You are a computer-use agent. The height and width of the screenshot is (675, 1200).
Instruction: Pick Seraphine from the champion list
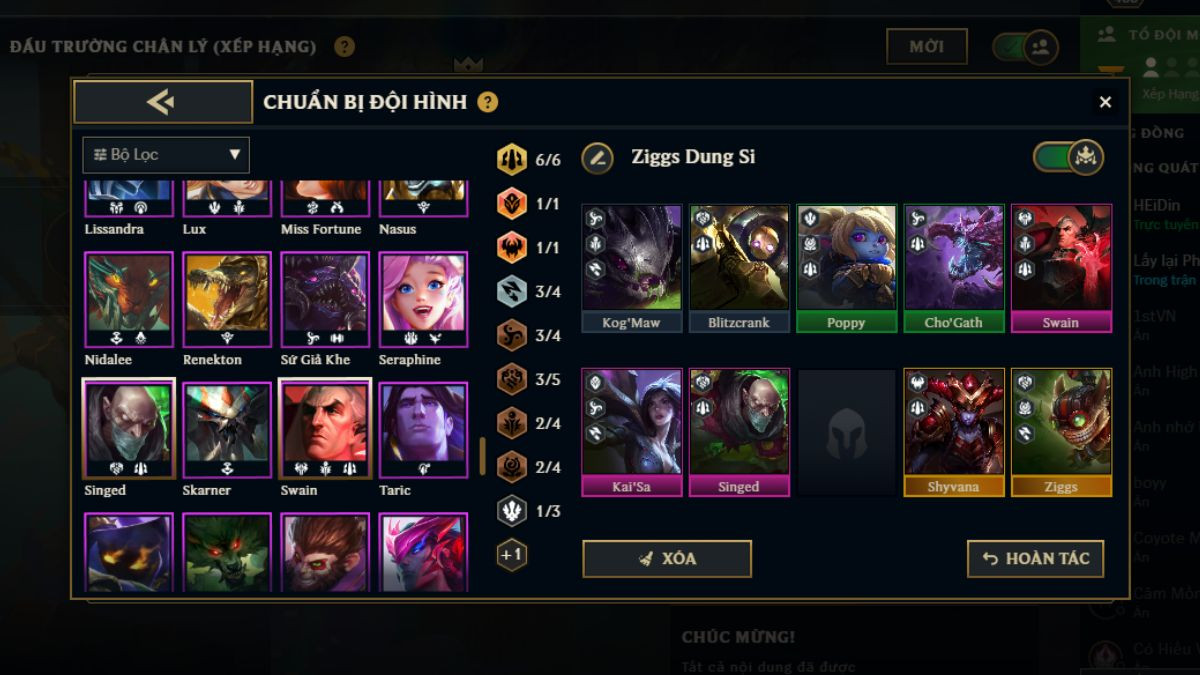(423, 300)
